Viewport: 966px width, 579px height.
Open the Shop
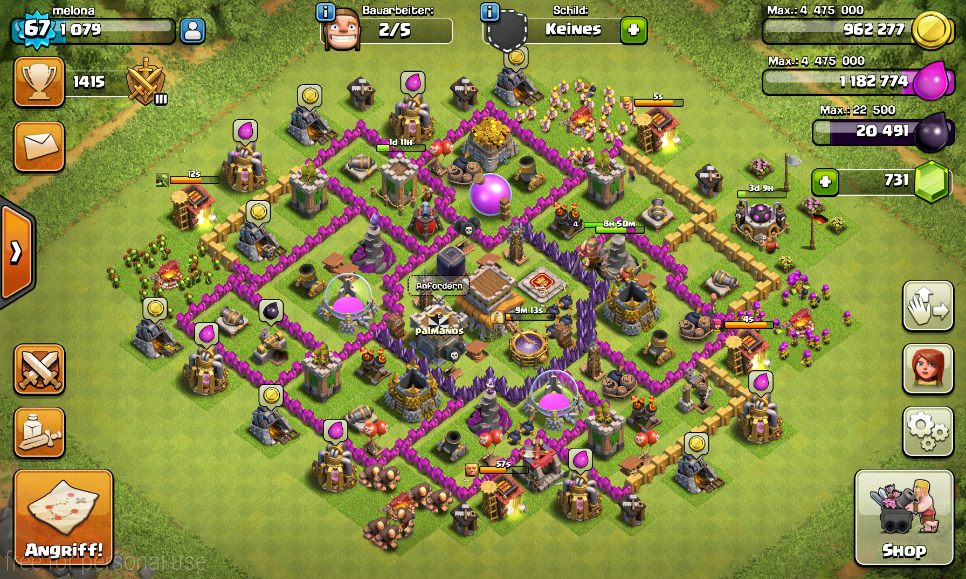tap(904, 518)
